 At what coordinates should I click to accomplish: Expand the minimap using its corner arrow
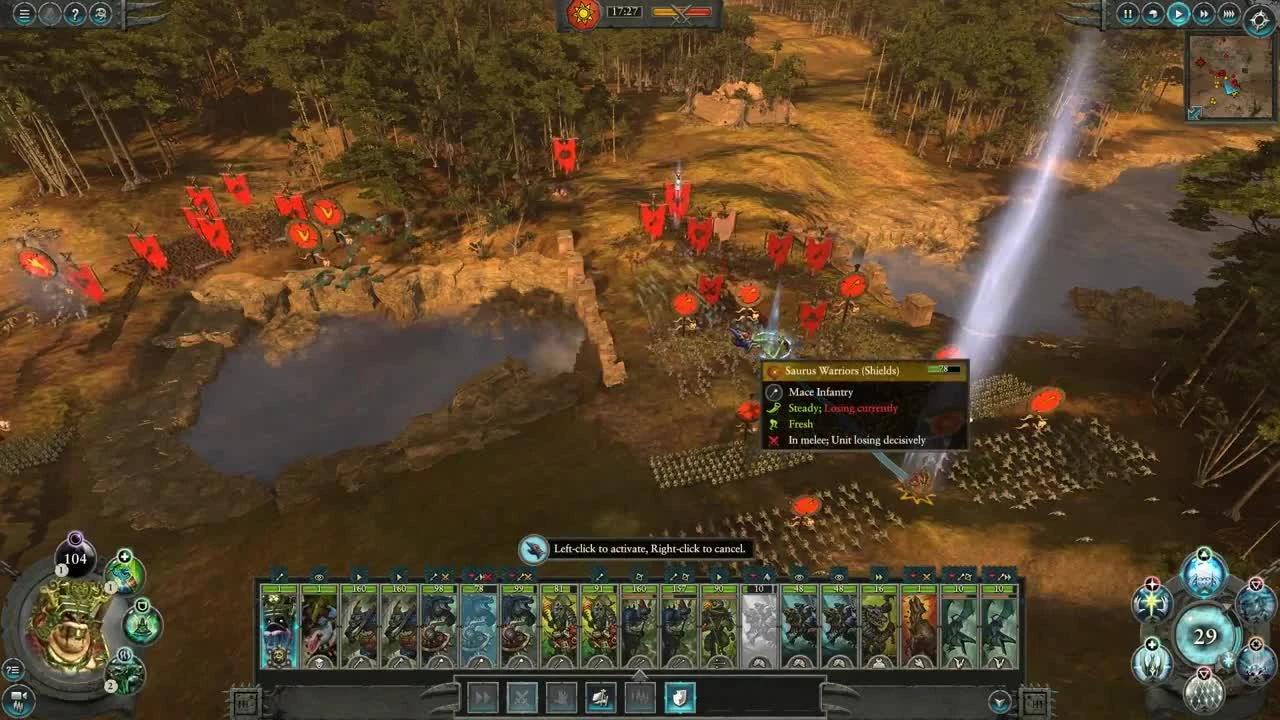(1195, 112)
